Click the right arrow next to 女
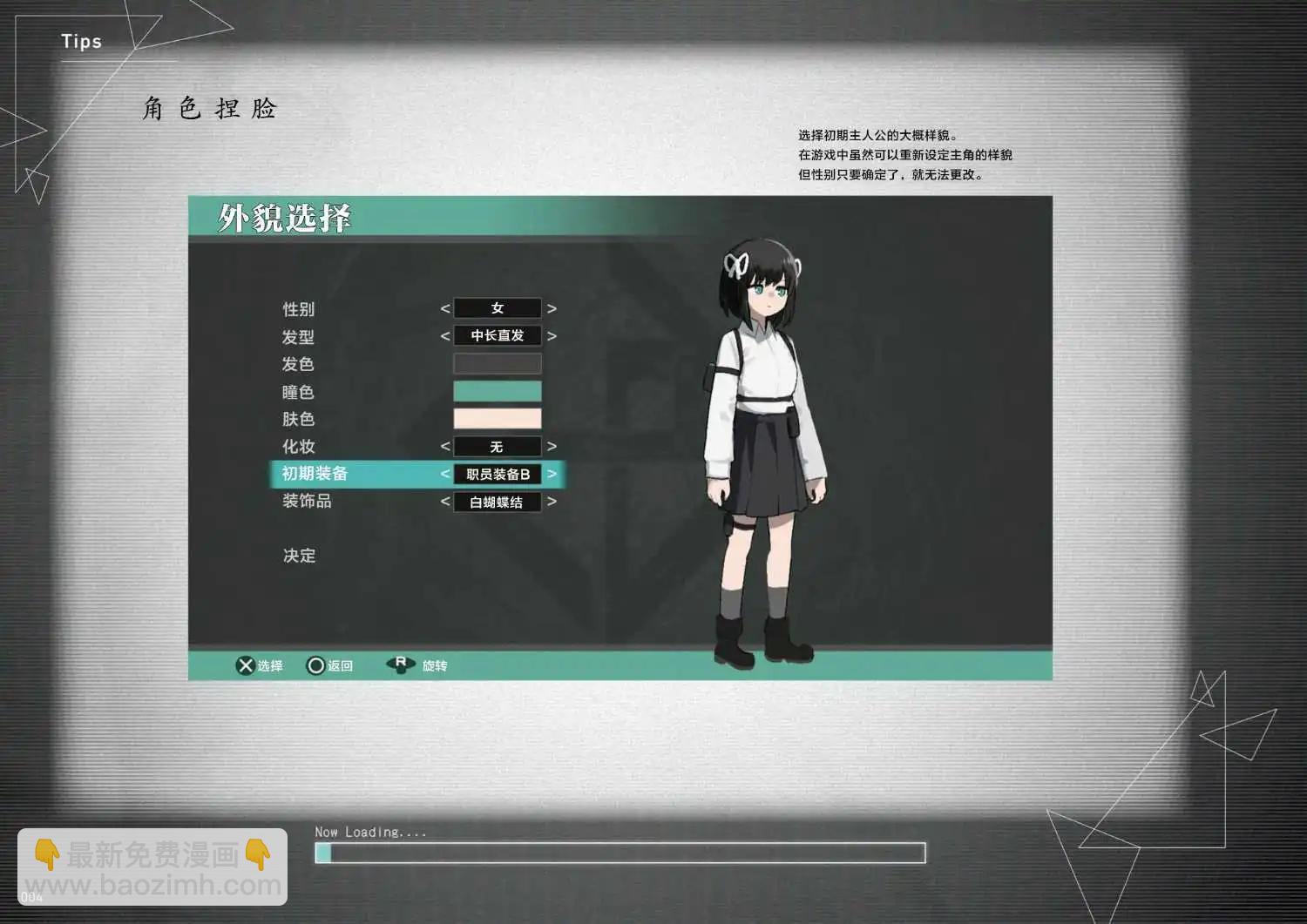This screenshot has width=1307, height=924. coord(552,309)
